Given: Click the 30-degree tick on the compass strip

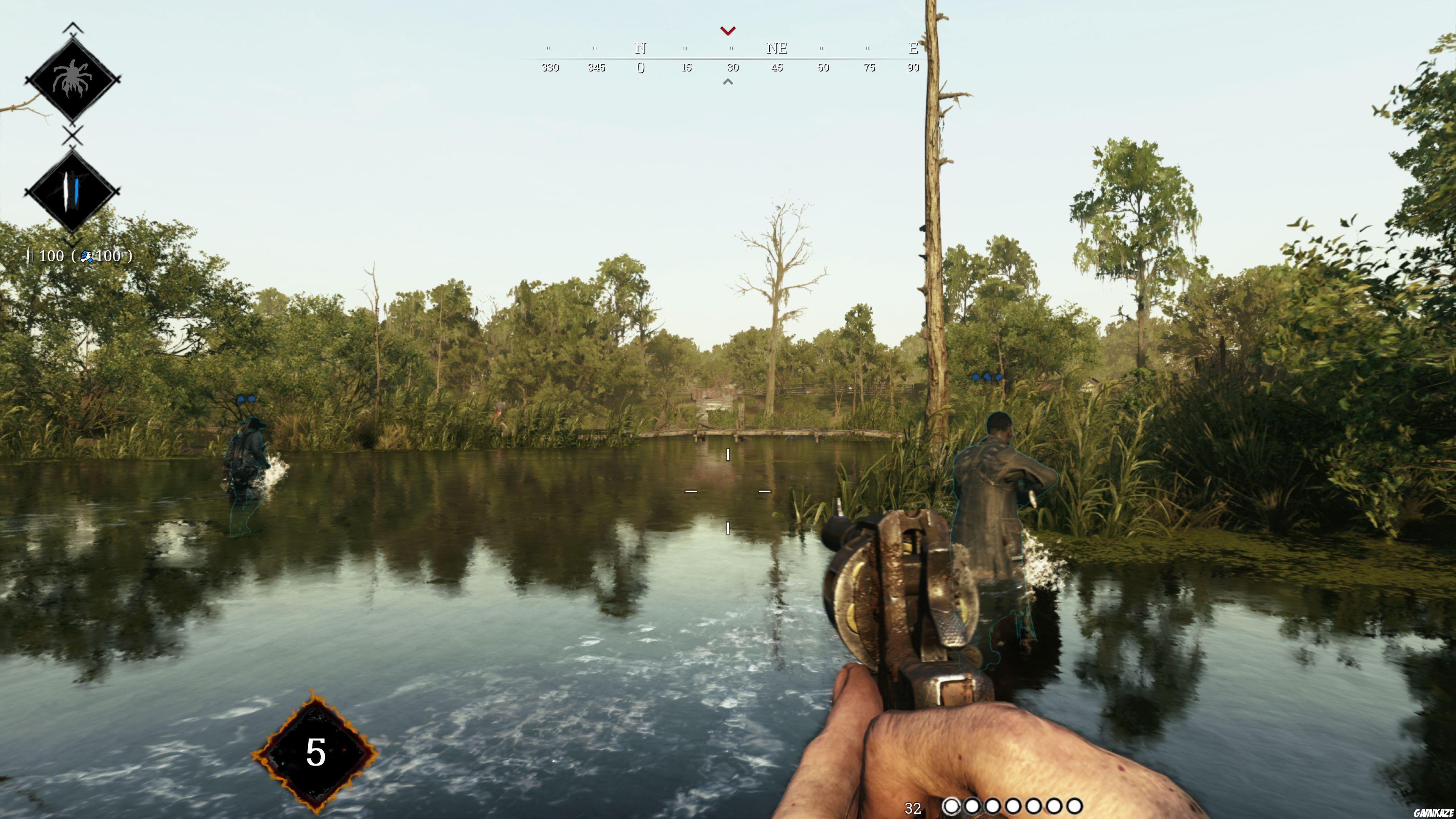Looking at the screenshot, I should (733, 68).
